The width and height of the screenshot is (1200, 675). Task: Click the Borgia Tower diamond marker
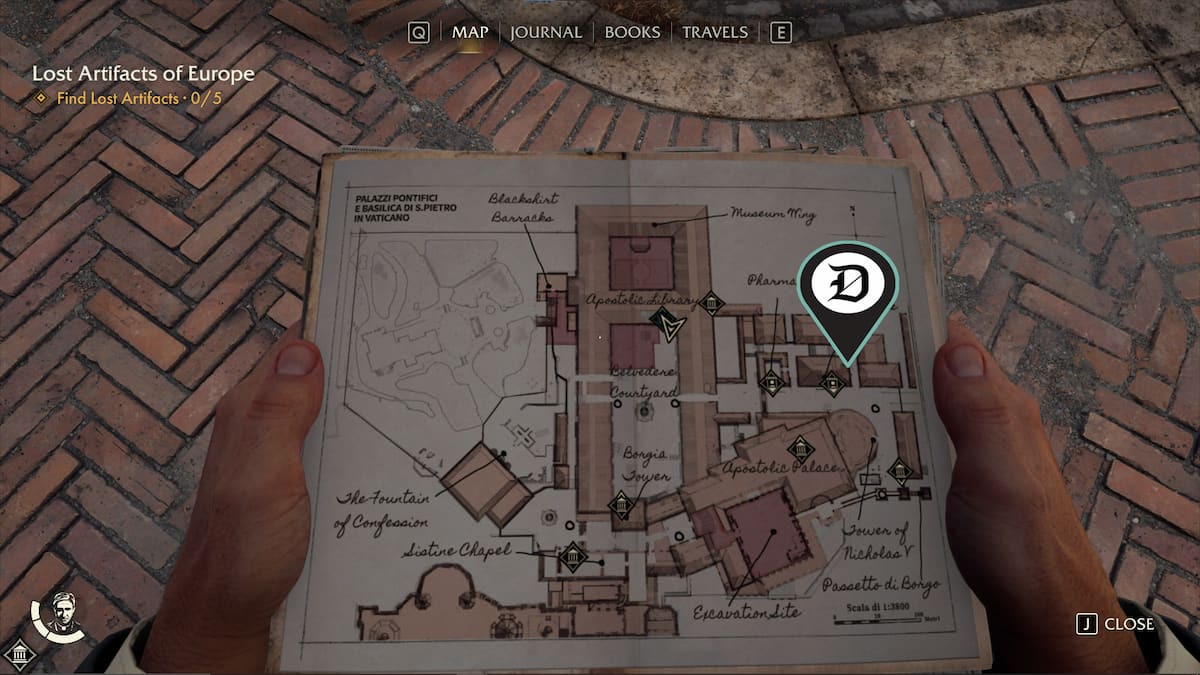pos(622,506)
